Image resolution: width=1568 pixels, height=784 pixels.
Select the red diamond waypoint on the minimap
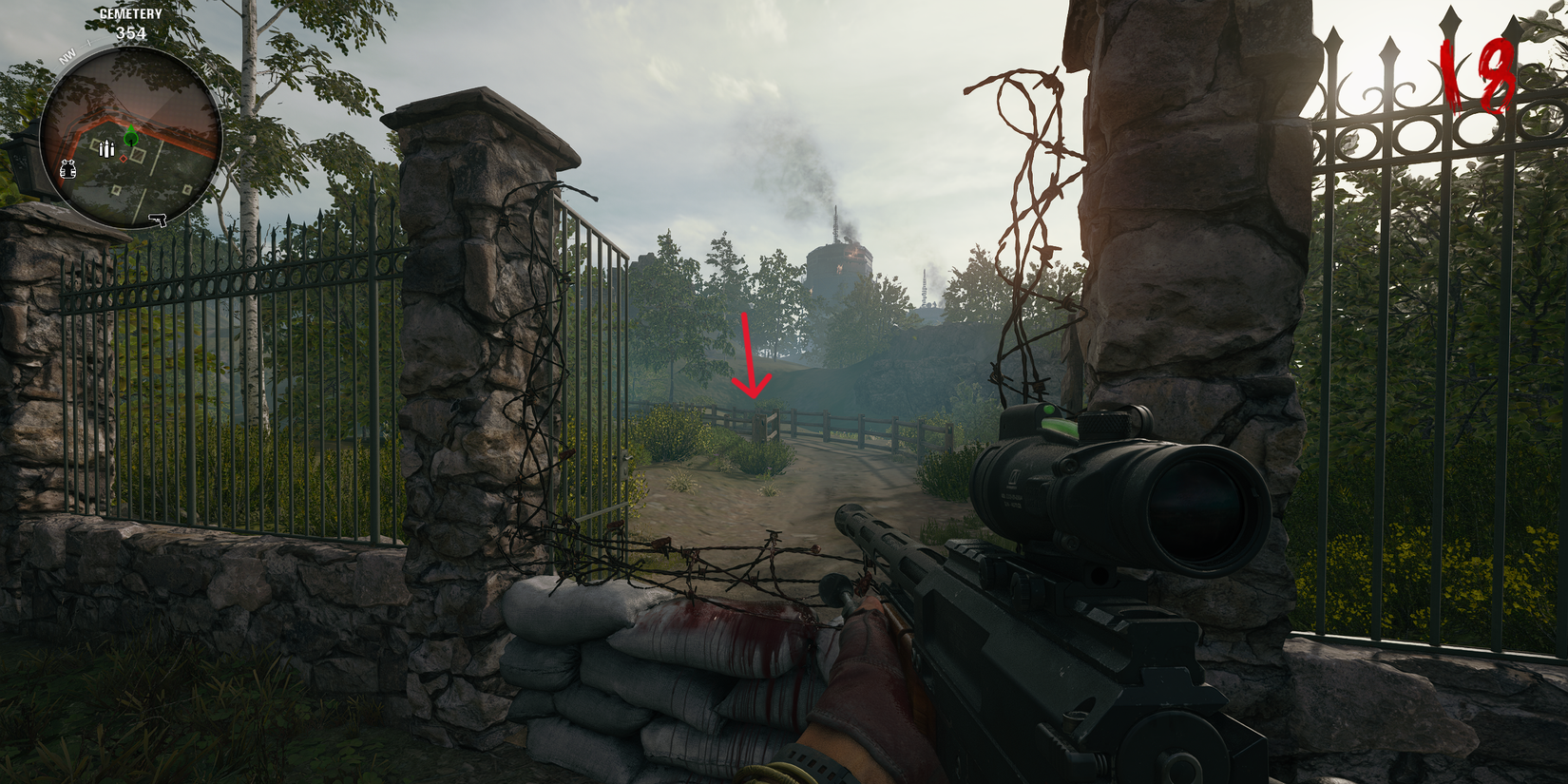(x=124, y=159)
